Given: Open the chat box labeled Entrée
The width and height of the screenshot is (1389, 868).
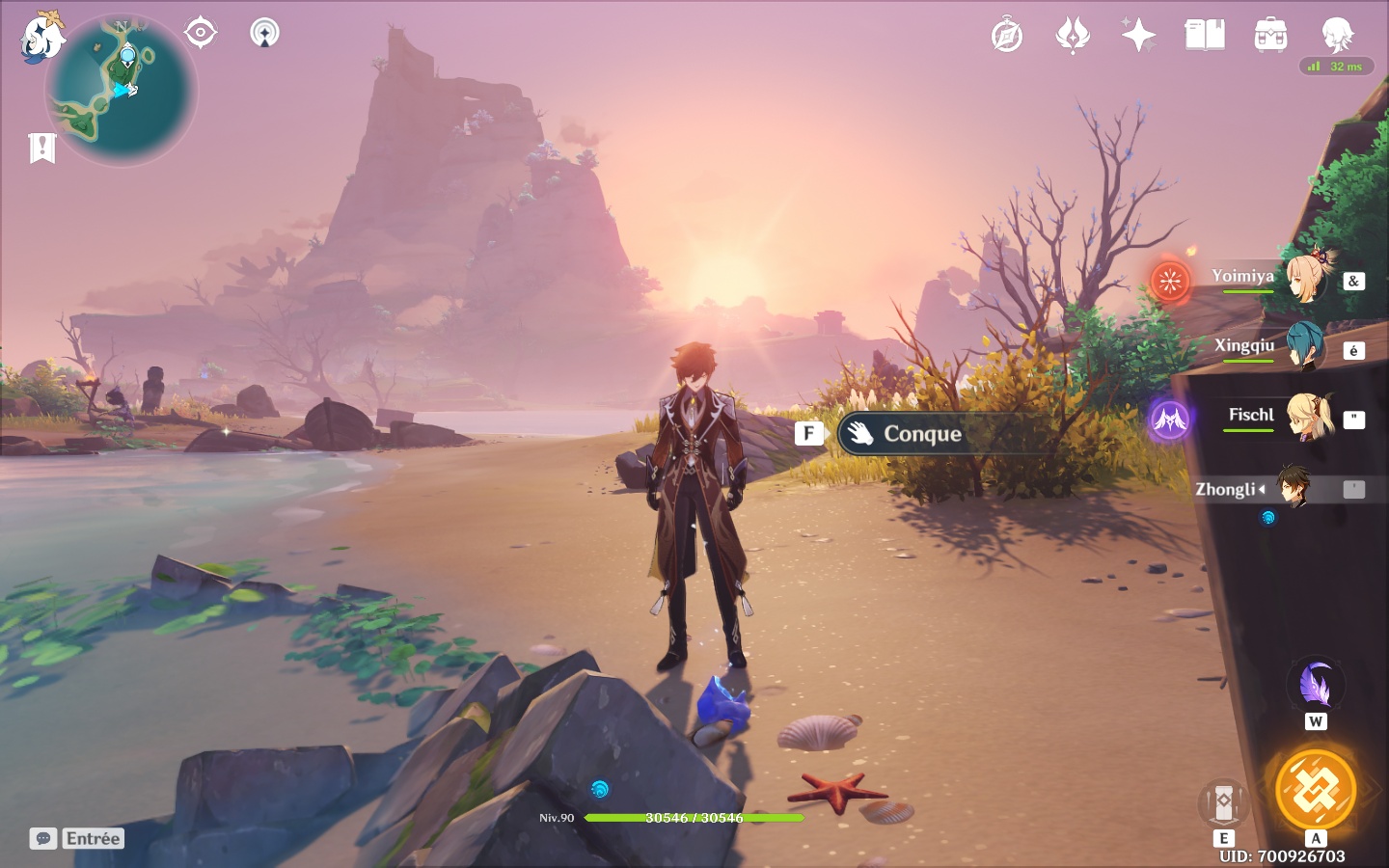Looking at the screenshot, I should click(x=77, y=838).
